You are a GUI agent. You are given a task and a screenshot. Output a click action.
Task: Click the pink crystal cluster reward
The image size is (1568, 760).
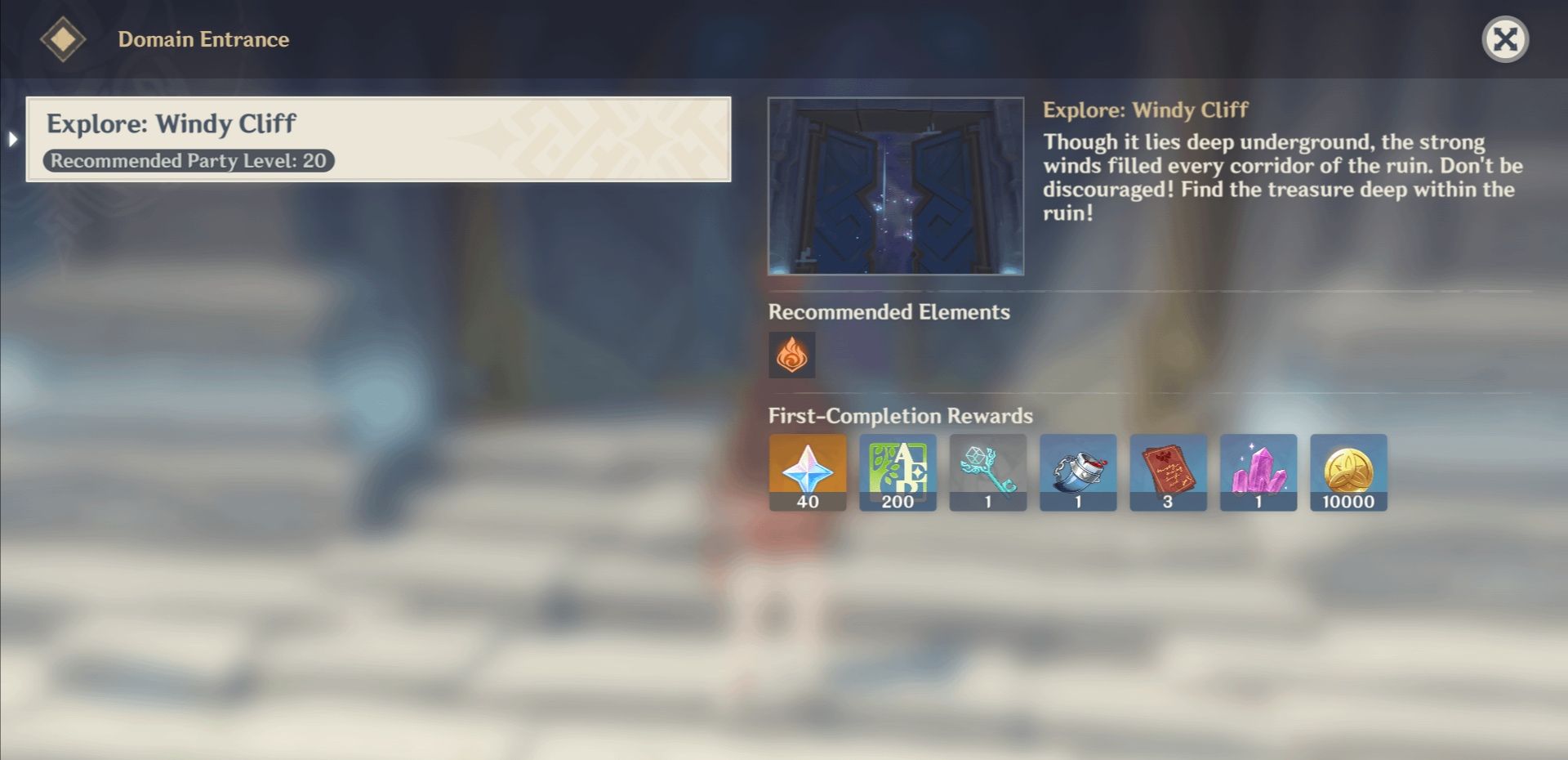click(x=1258, y=472)
